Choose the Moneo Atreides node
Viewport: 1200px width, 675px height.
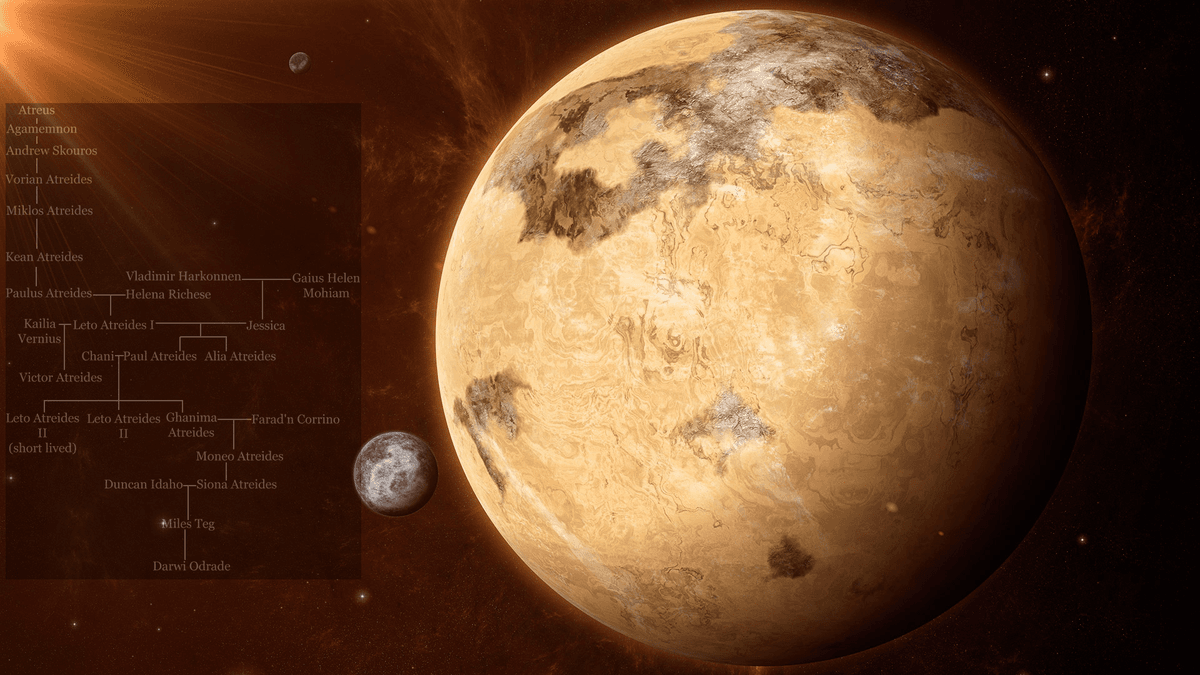click(x=239, y=457)
